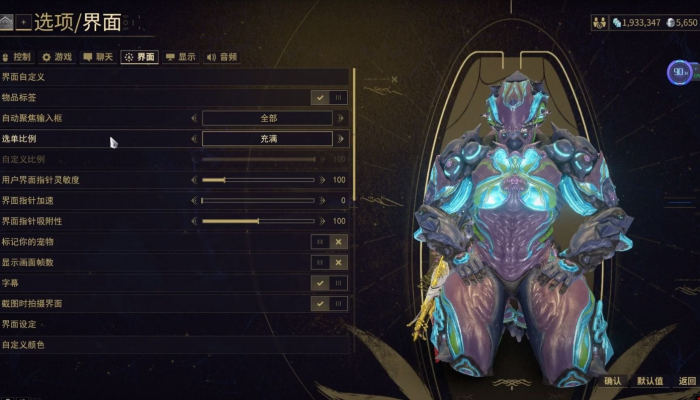Set the 界面指针吸附性 cursor snapping slider
The width and height of the screenshot is (700, 400).
[258, 221]
